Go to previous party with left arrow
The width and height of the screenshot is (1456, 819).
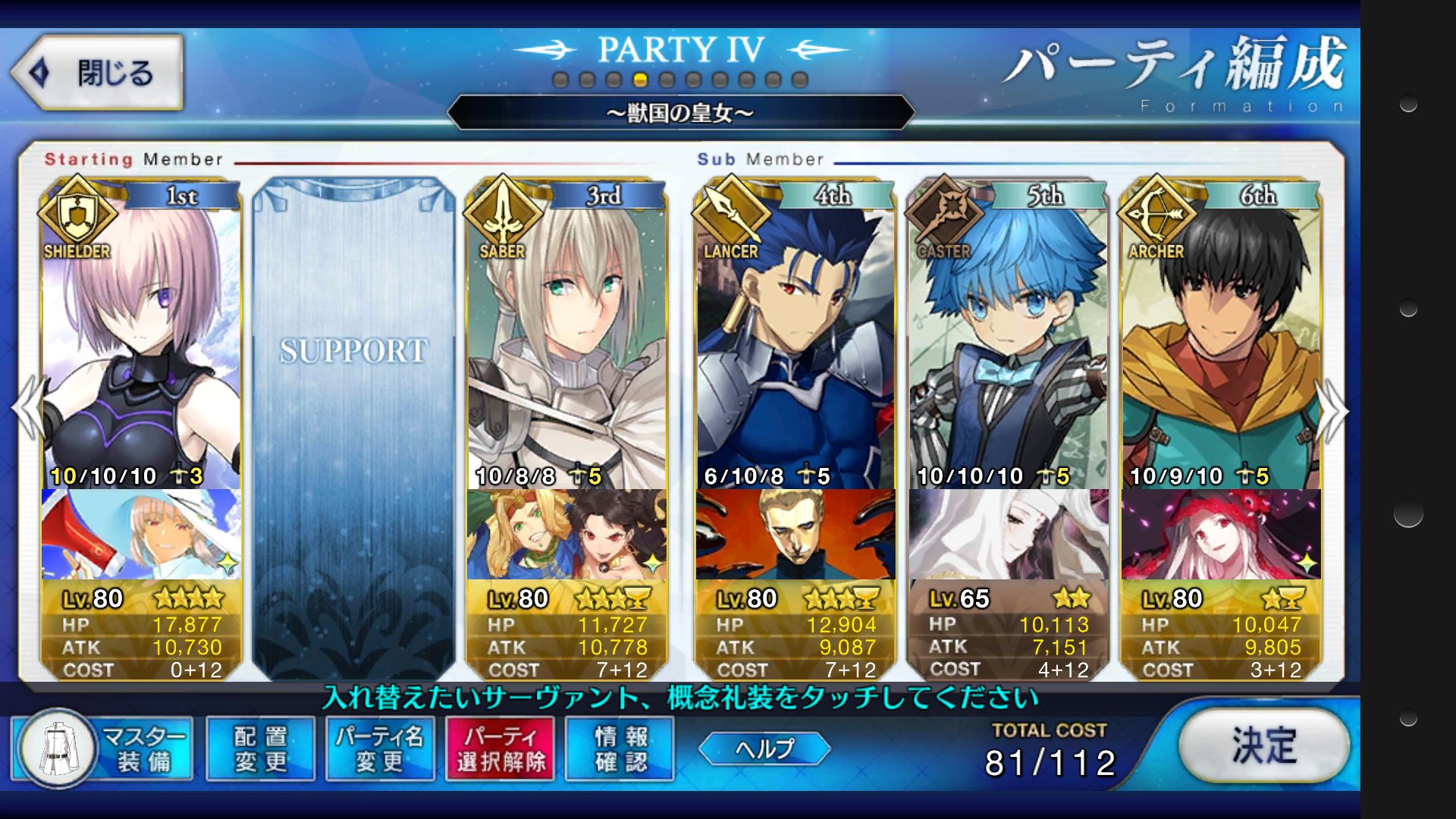27,408
